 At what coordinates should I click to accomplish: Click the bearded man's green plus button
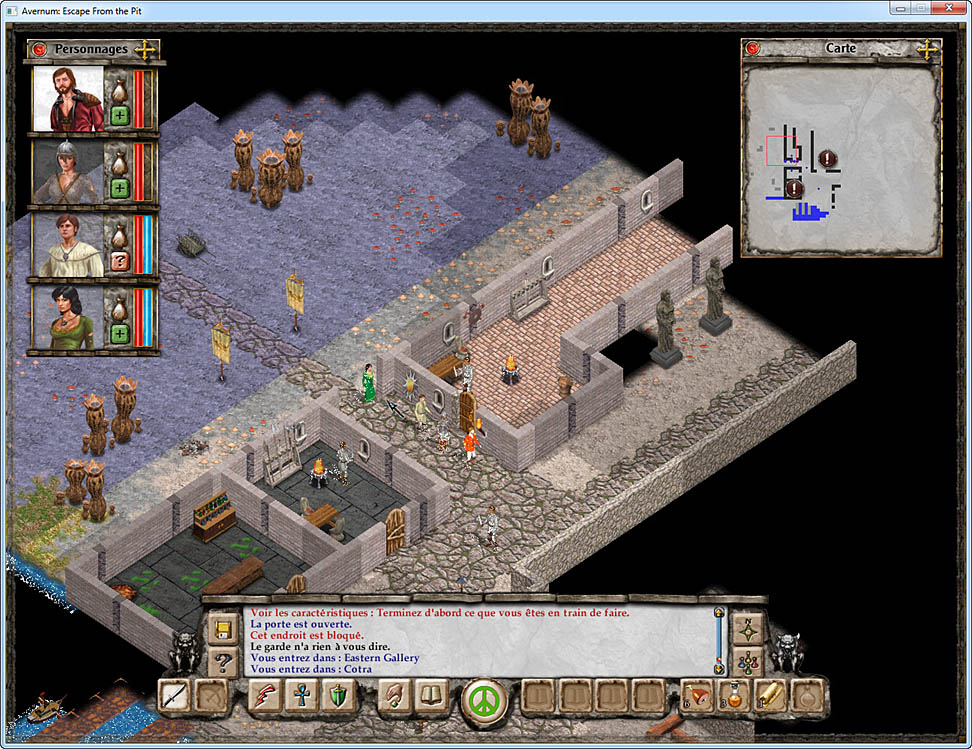119,115
